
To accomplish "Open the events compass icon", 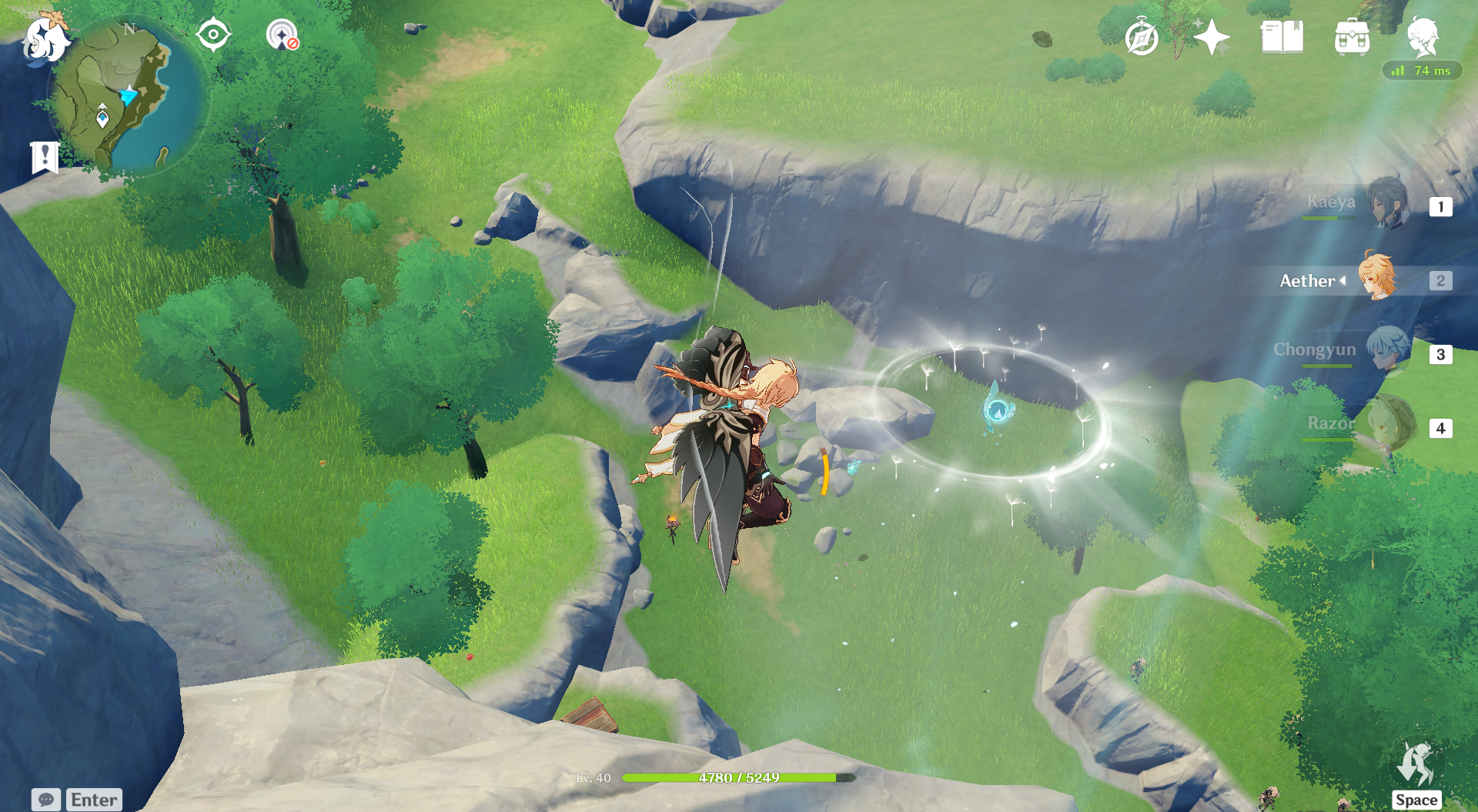I will point(1141,38).
